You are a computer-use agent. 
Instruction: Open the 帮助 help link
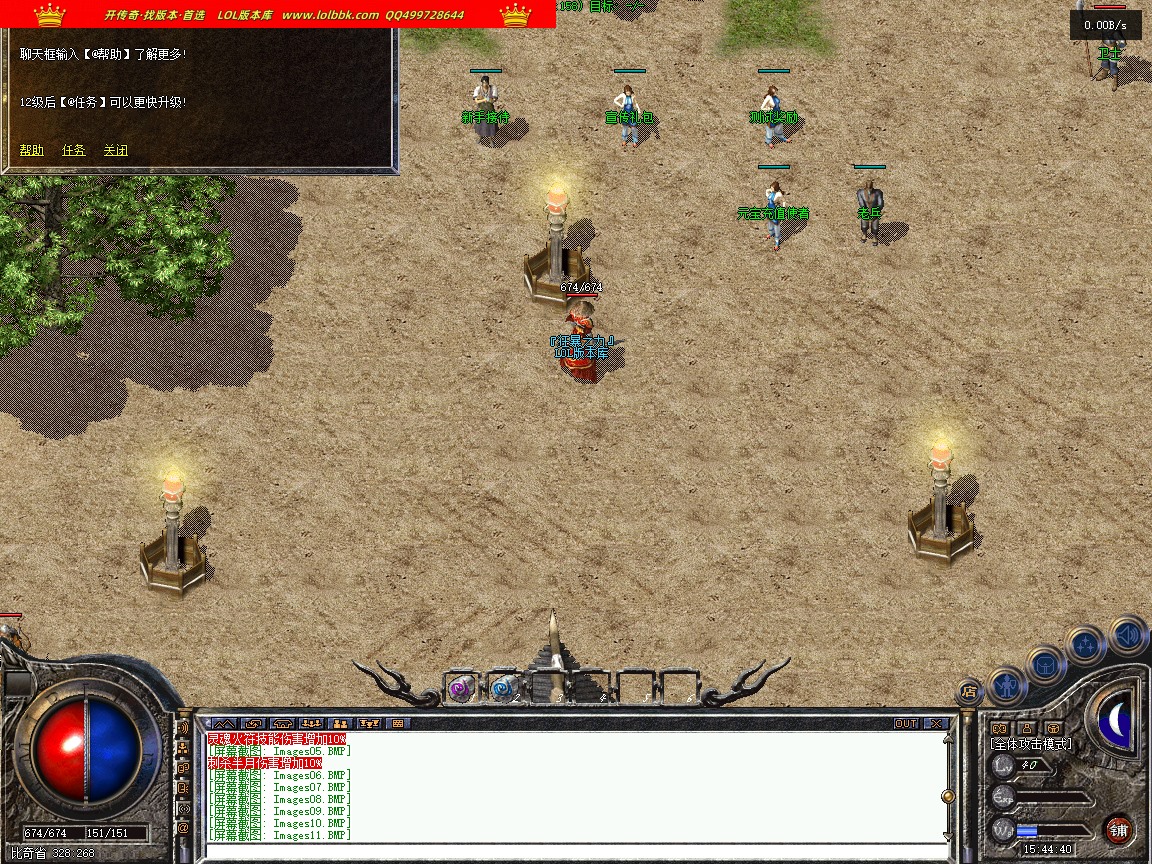[32, 151]
